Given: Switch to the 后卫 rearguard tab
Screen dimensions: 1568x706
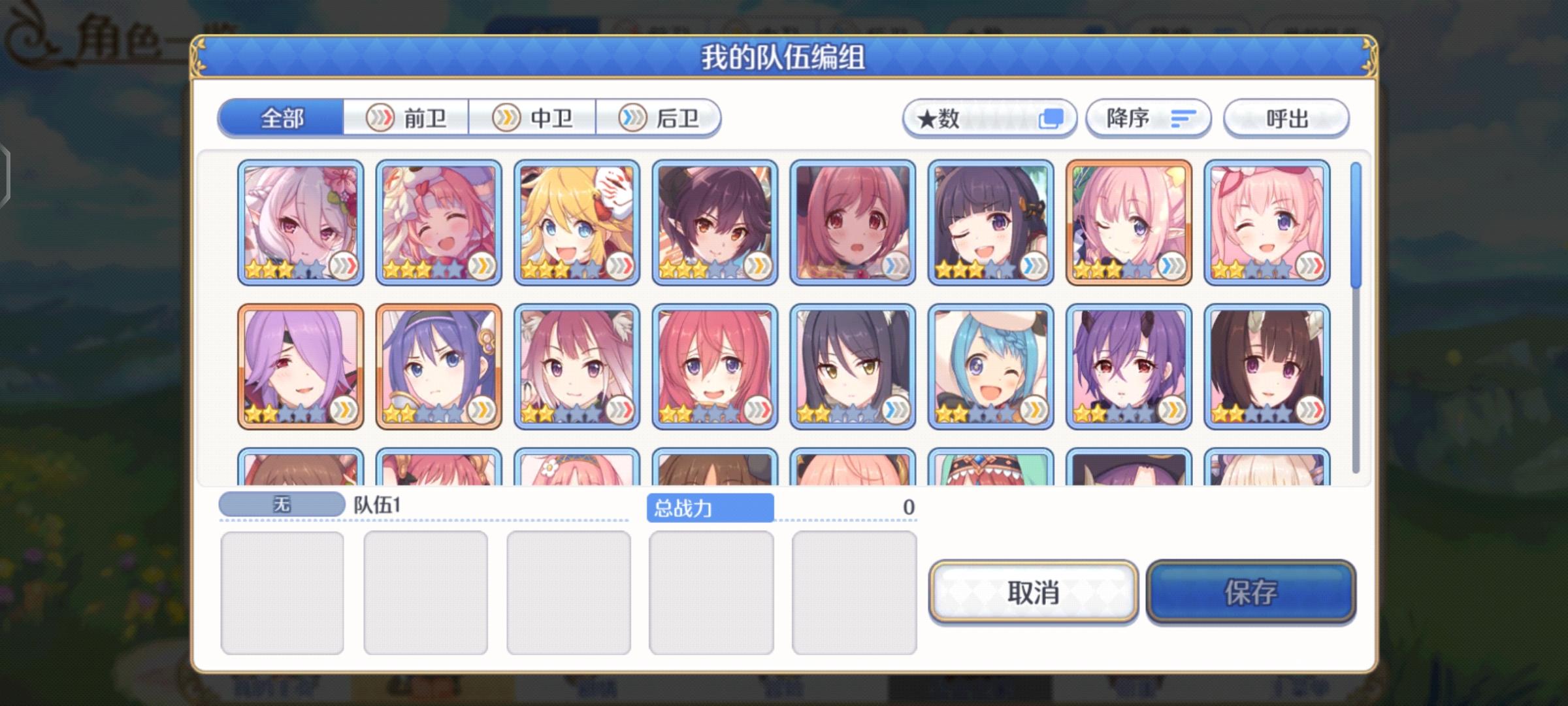Looking at the screenshot, I should [x=660, y=118].
